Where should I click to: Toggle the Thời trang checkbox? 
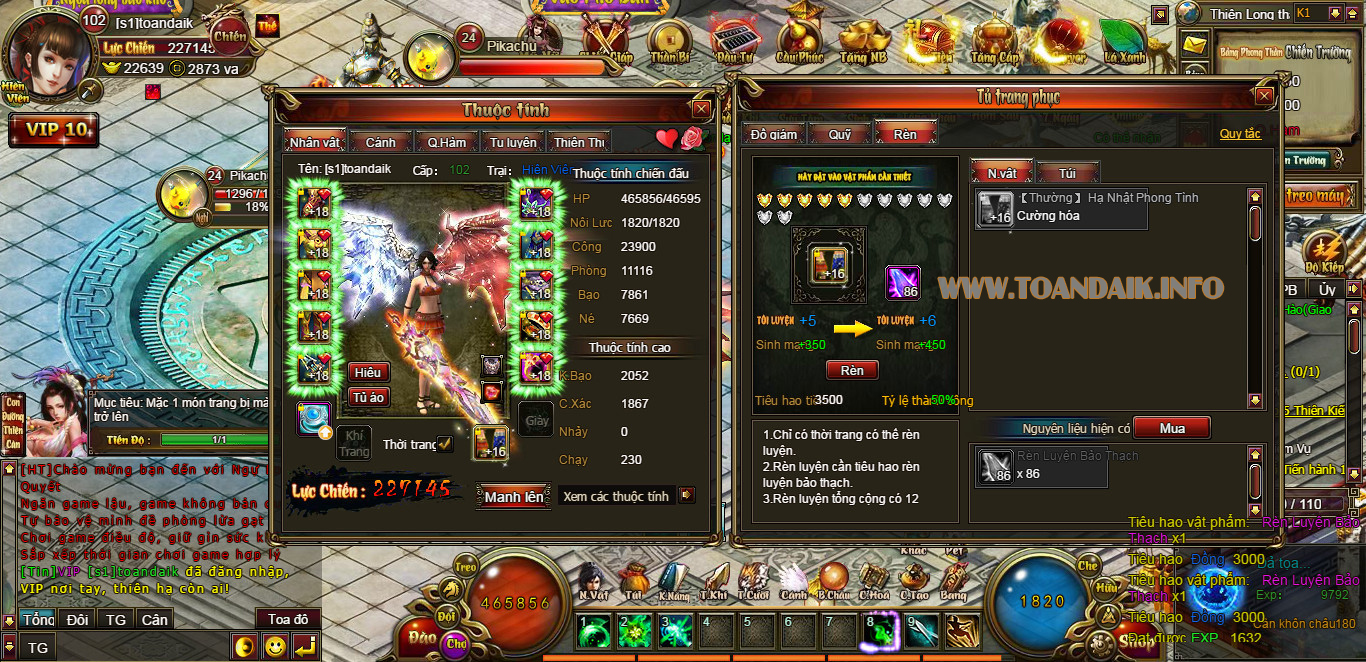click(445, 444)
